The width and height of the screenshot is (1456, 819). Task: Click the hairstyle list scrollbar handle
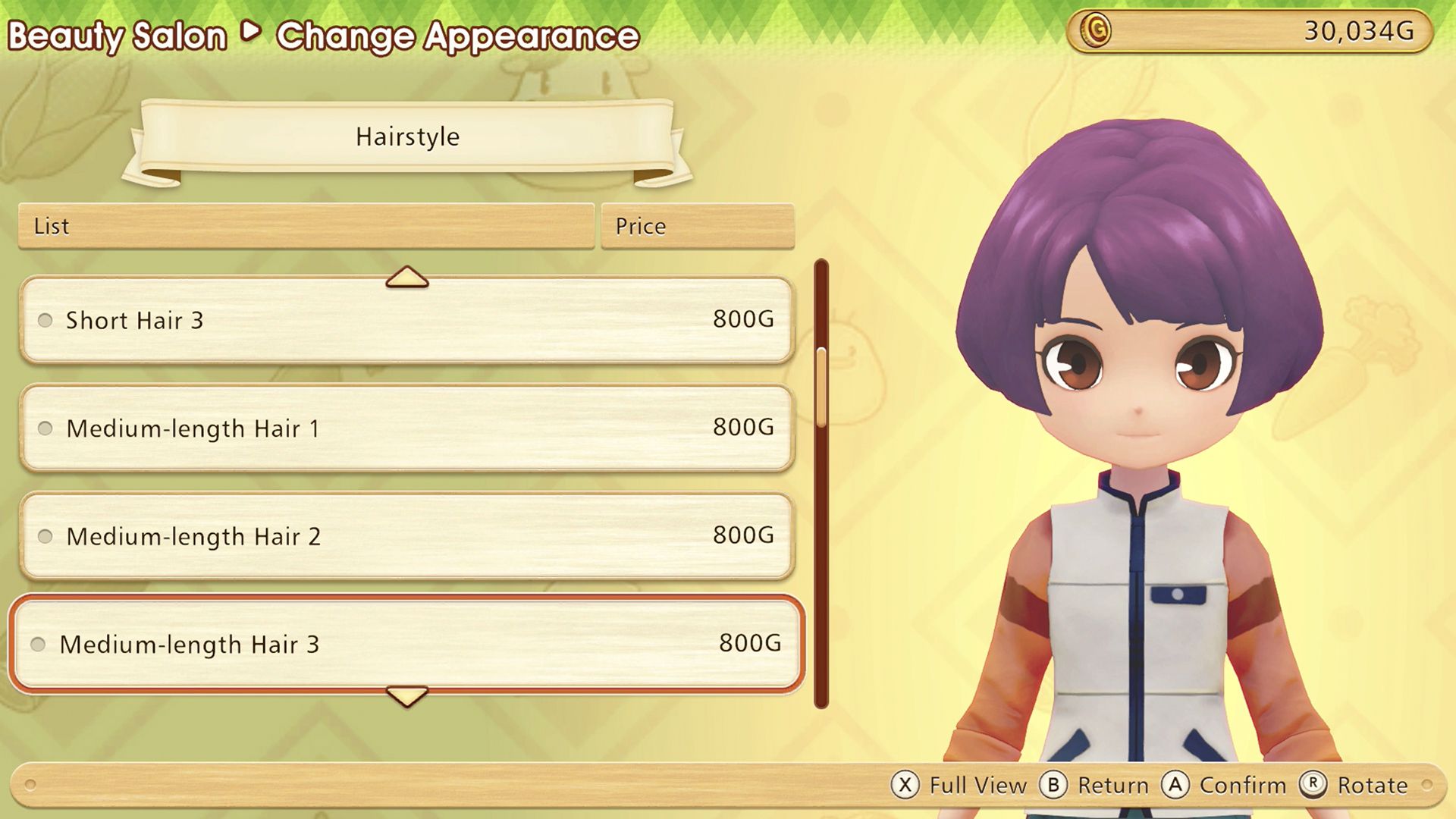pyautogui.click(x=821, y=387)
